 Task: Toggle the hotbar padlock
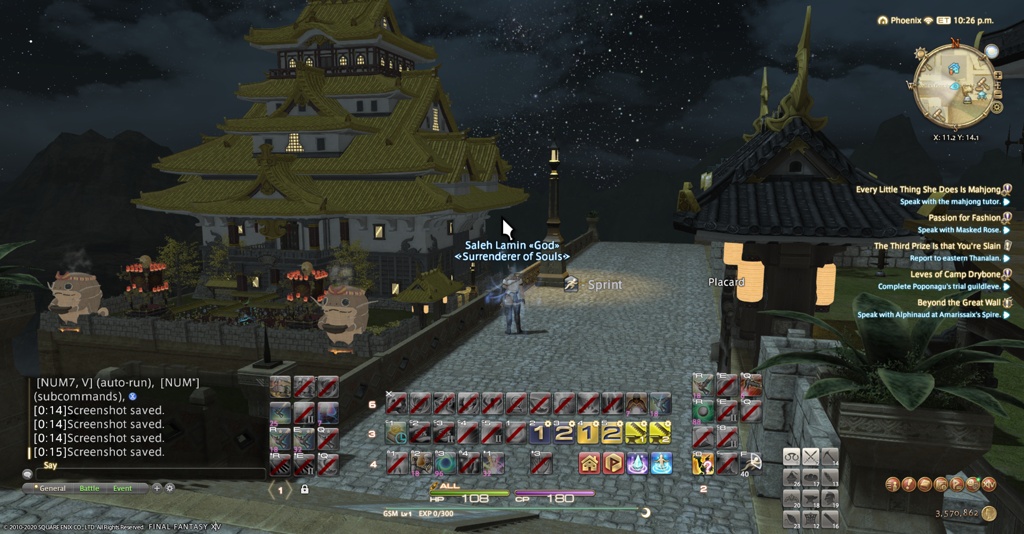[x=304, y=489]
